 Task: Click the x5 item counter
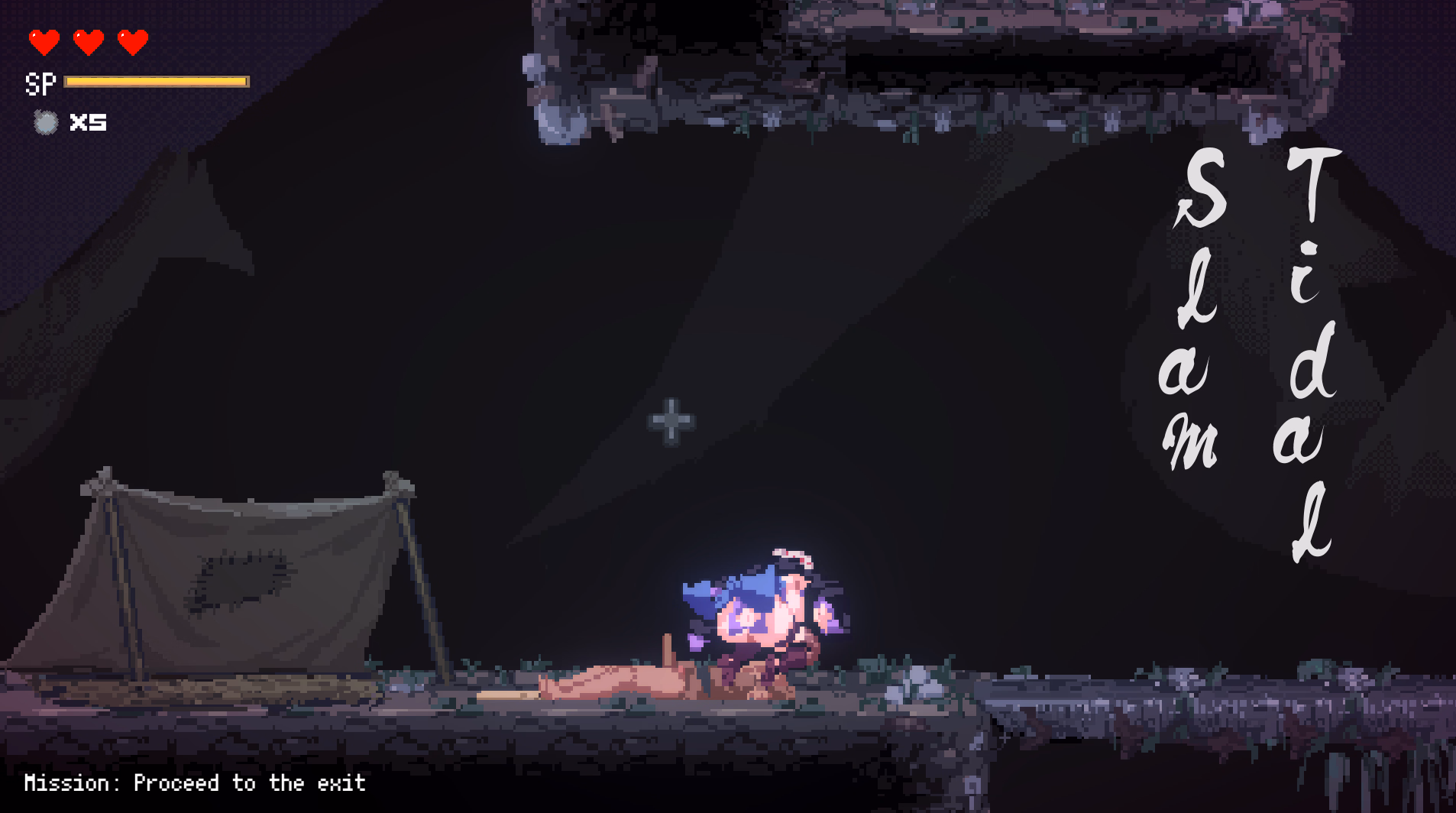click(x=88, y=121)
